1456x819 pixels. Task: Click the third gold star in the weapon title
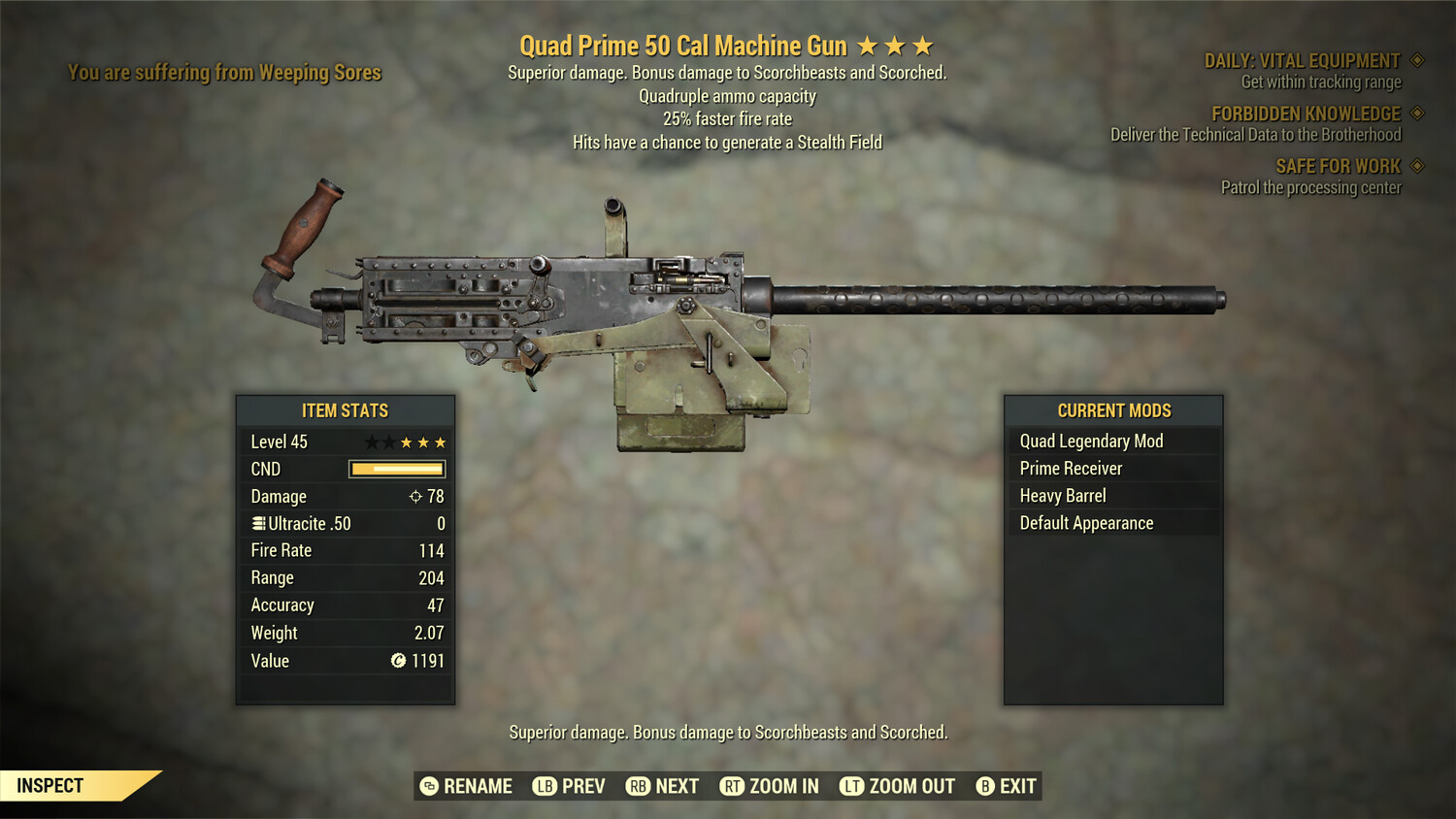pyautogui.click(x=922, y=45)
